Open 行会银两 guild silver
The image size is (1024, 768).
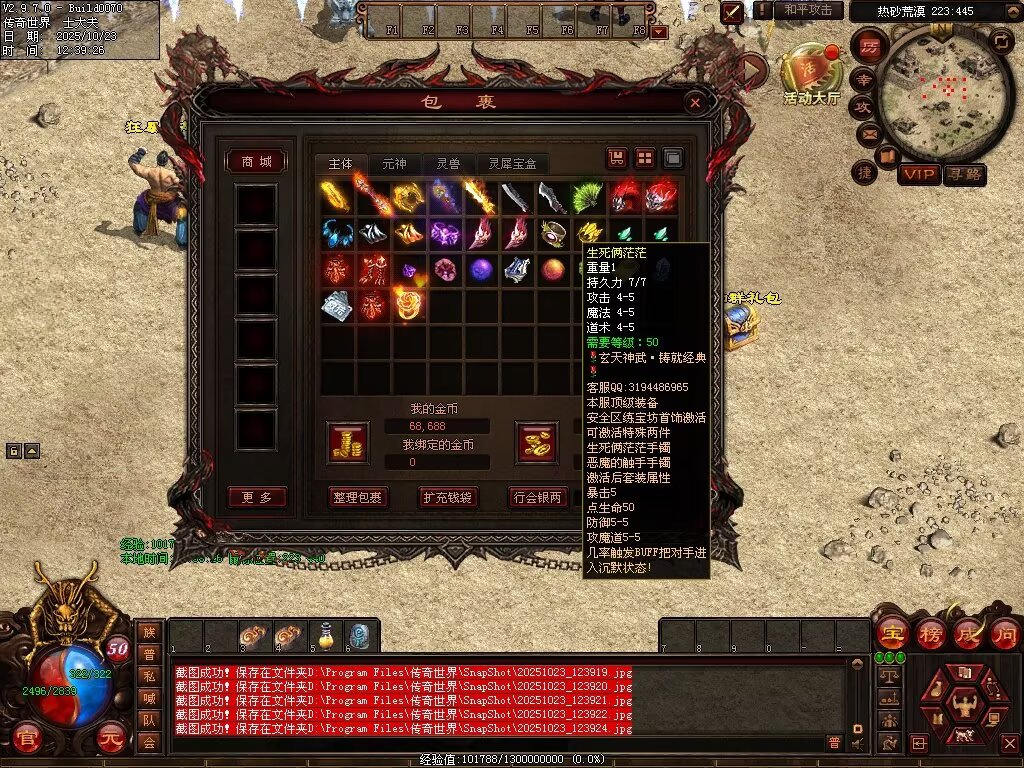[x=538, y=497]
